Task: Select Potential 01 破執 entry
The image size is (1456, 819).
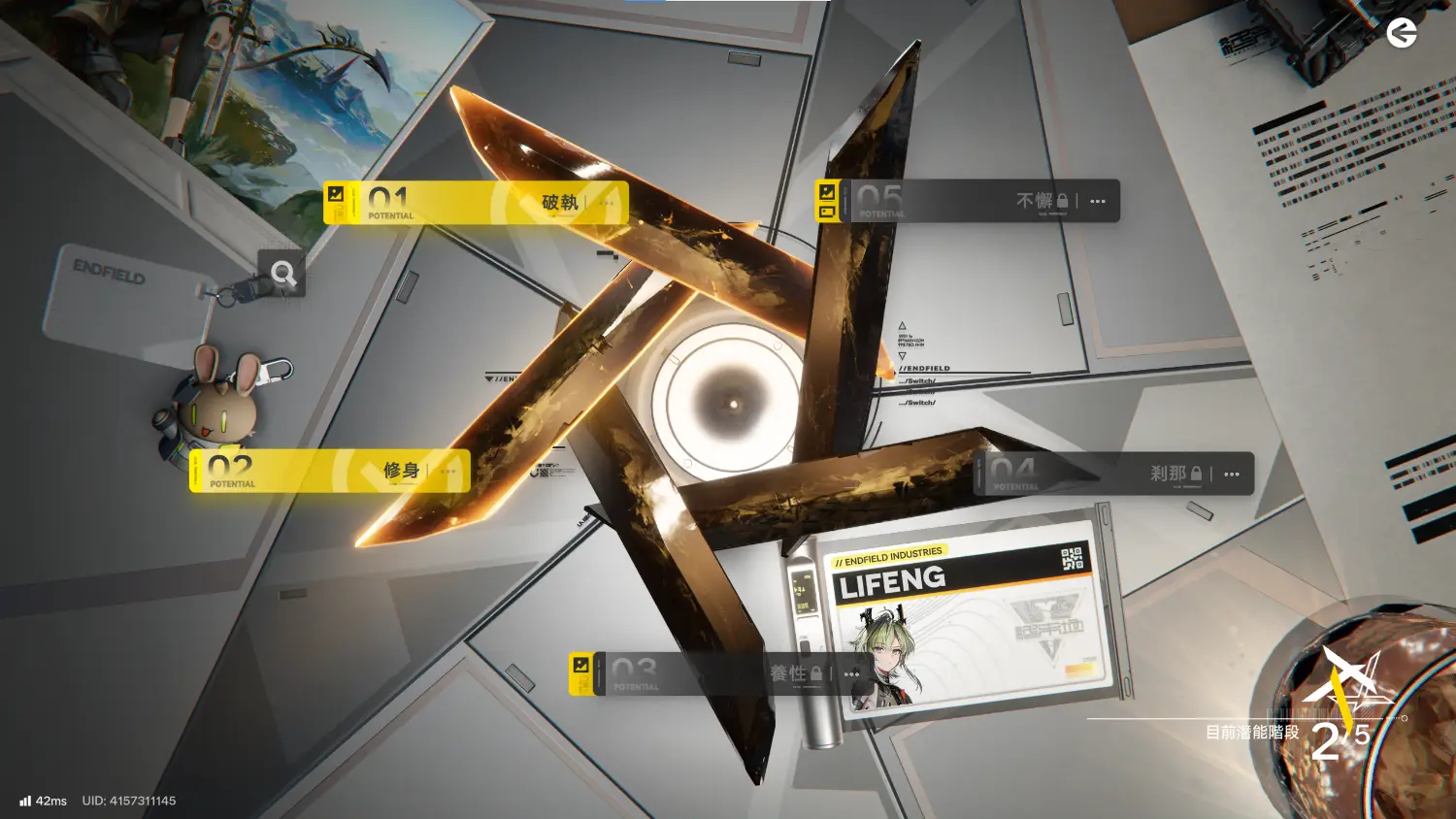Action: (x=466, y=203)
